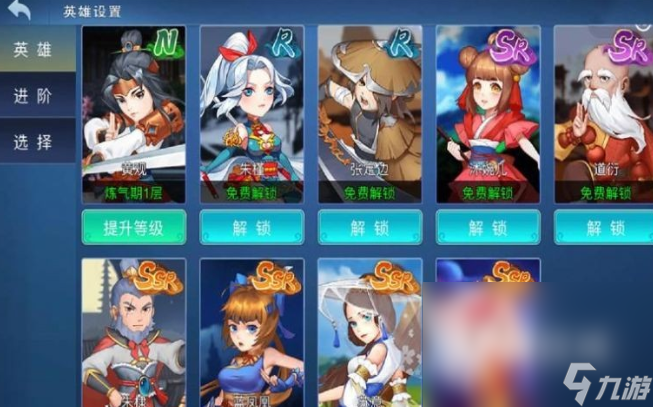
Task: Unlock the SR red-kimono girl hero
Action: pos(488,227)
